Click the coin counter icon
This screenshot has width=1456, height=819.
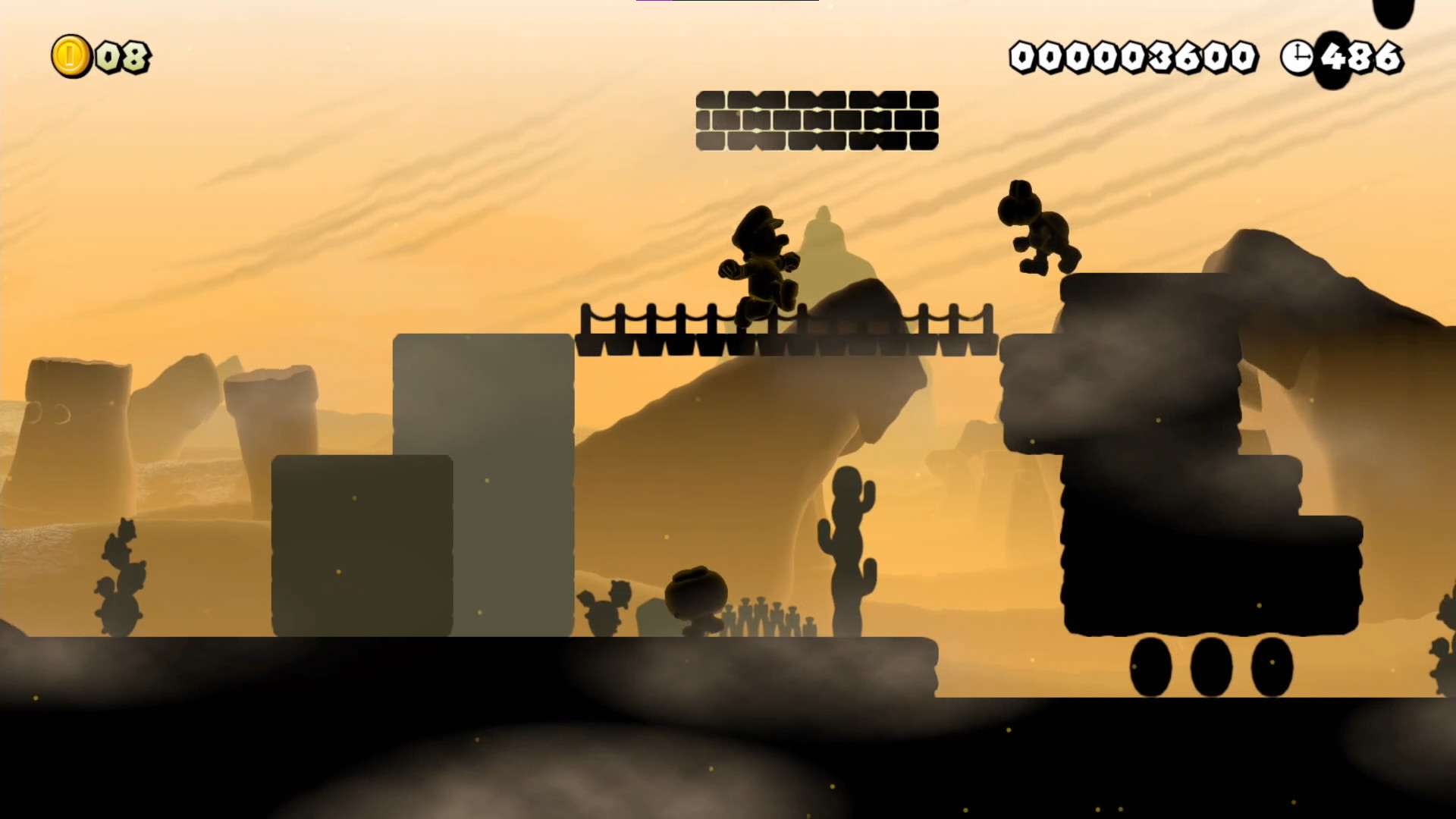pos(70,55)
